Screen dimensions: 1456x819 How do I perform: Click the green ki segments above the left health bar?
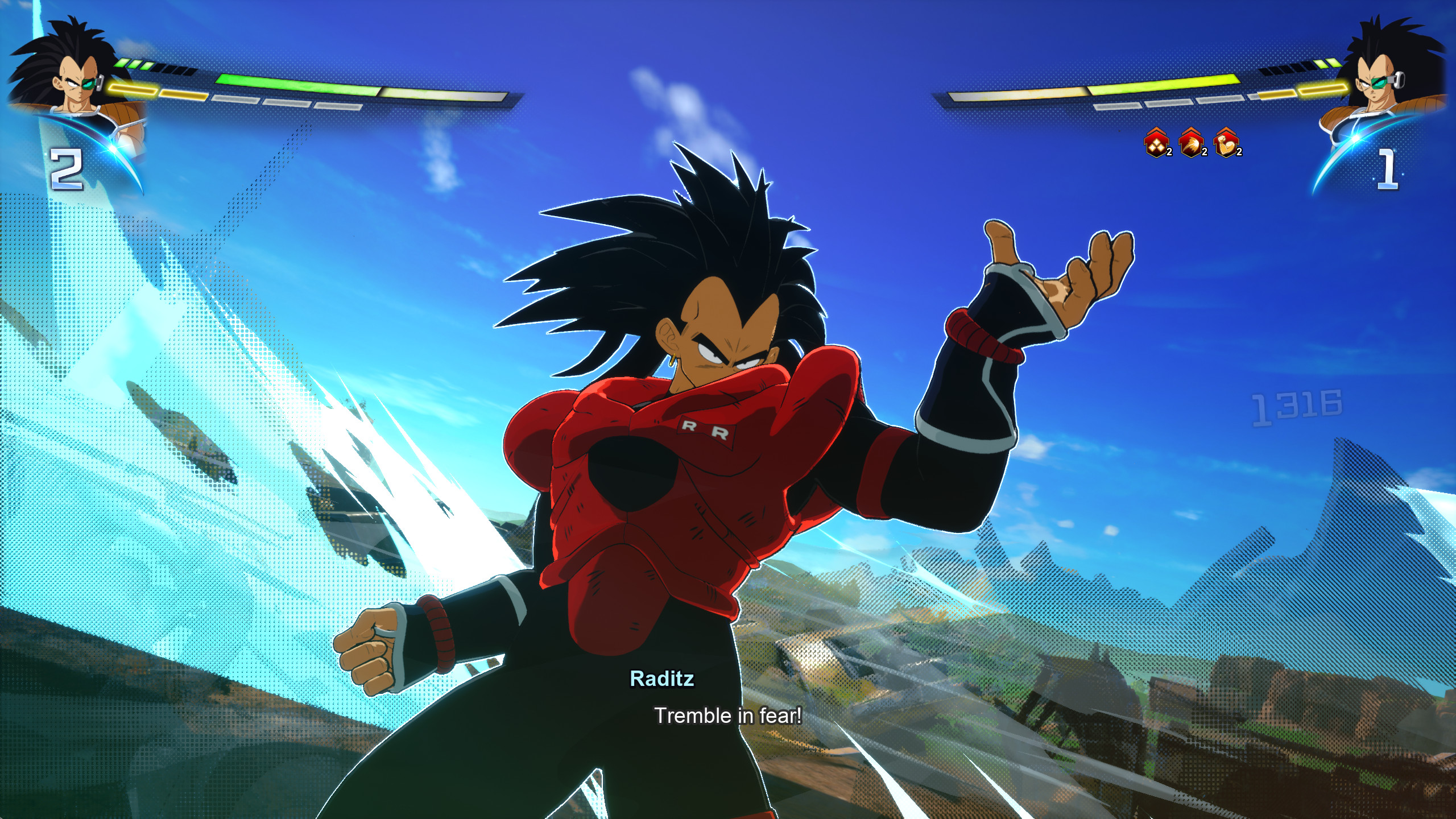coord(134,65)
